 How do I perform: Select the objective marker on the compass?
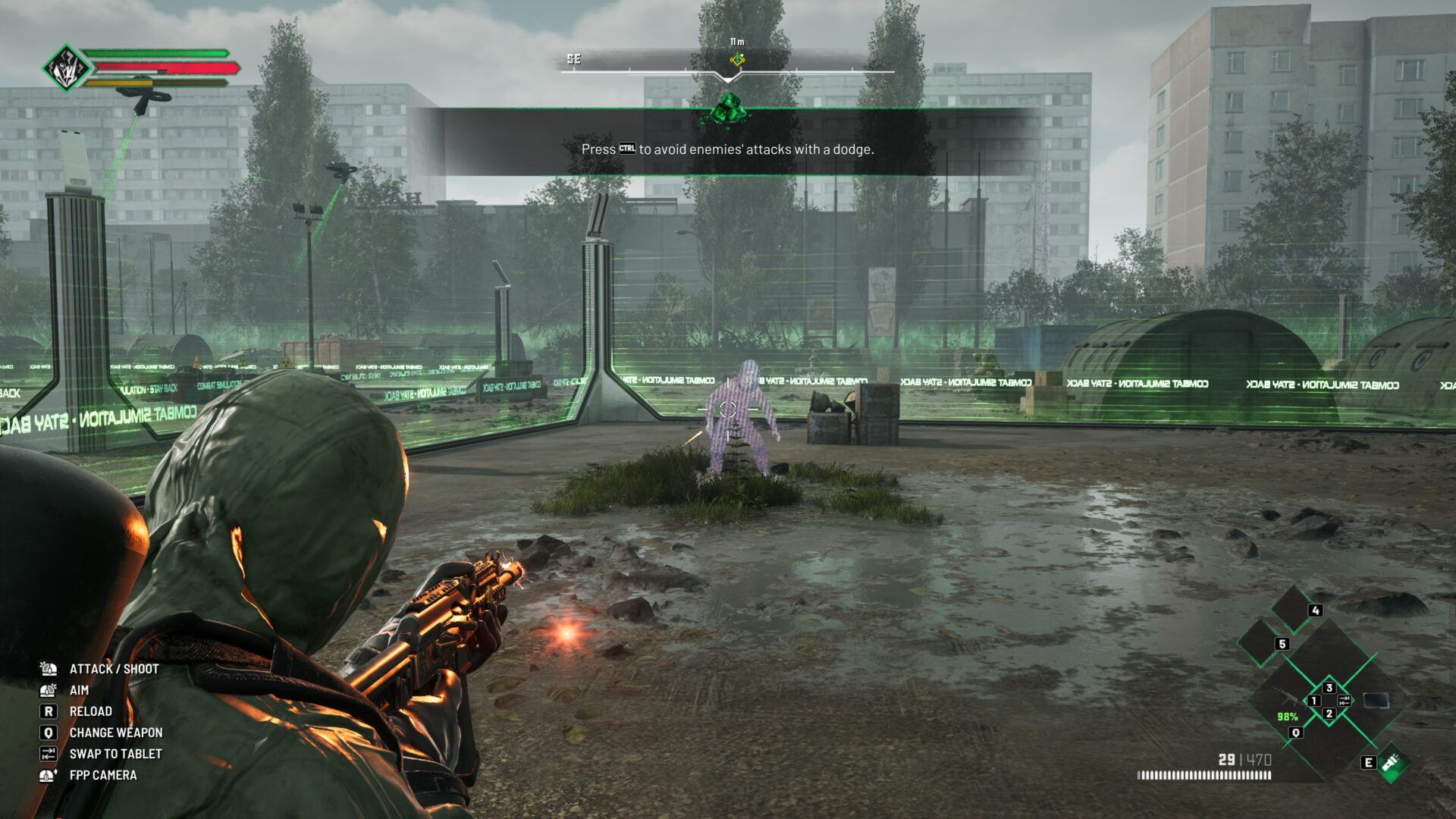click(x=736, y=60)
